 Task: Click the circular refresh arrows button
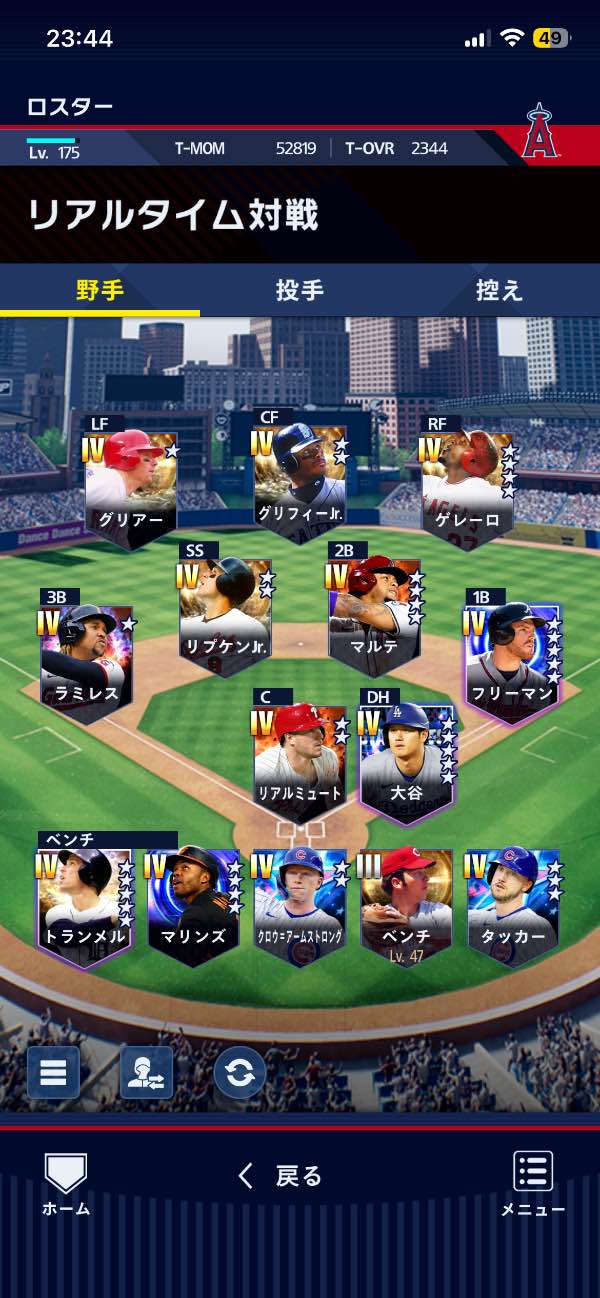click(x=239, y=1072)
